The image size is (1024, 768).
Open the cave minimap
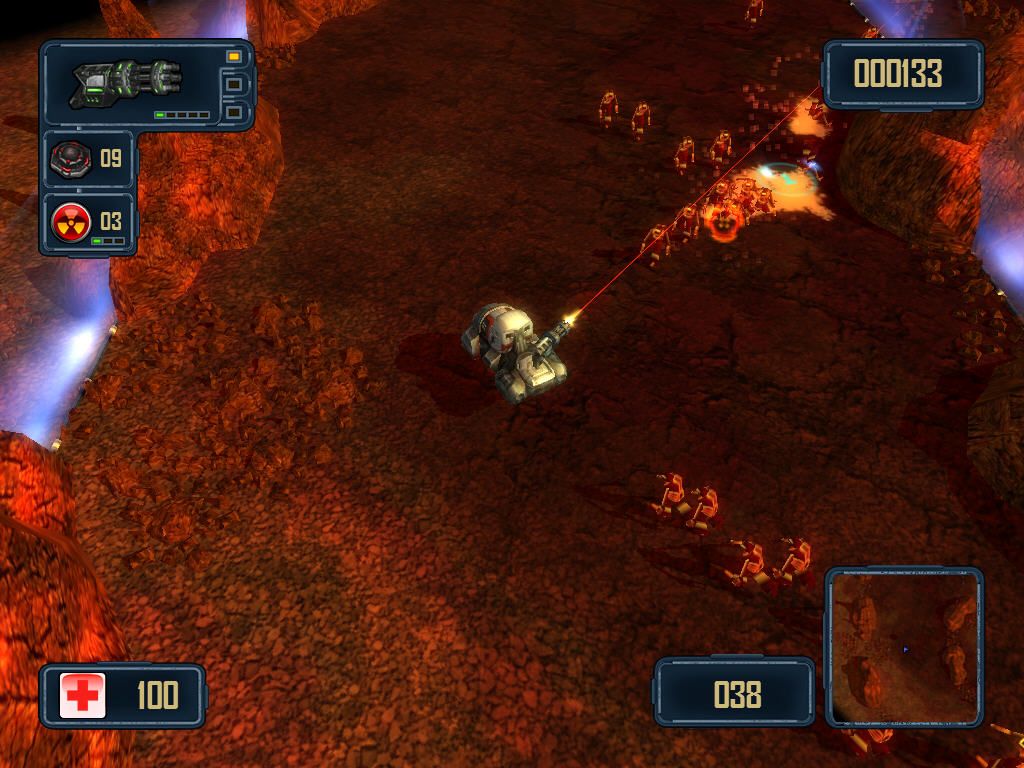pos(903,646)
